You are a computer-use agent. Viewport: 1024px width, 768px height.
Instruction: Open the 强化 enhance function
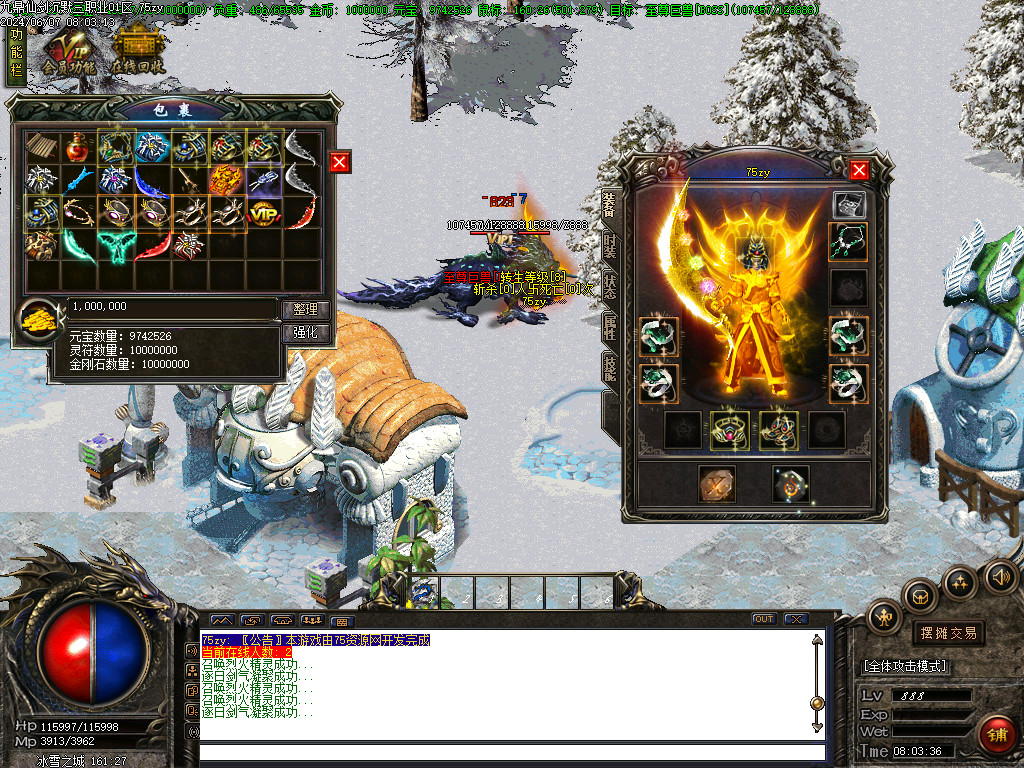pyautogui.click(x=304, y=333)
